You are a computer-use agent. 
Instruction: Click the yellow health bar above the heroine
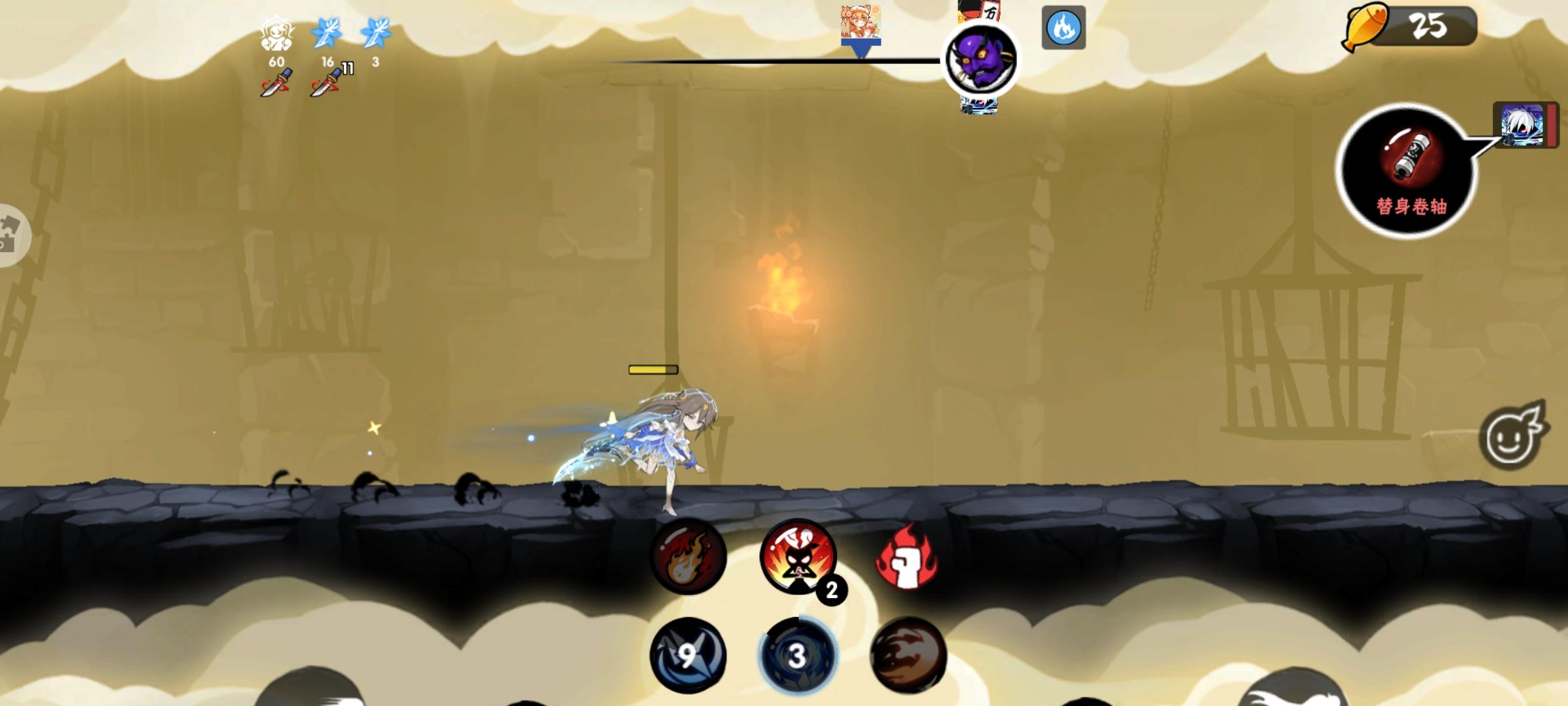[x=652, y=369]
